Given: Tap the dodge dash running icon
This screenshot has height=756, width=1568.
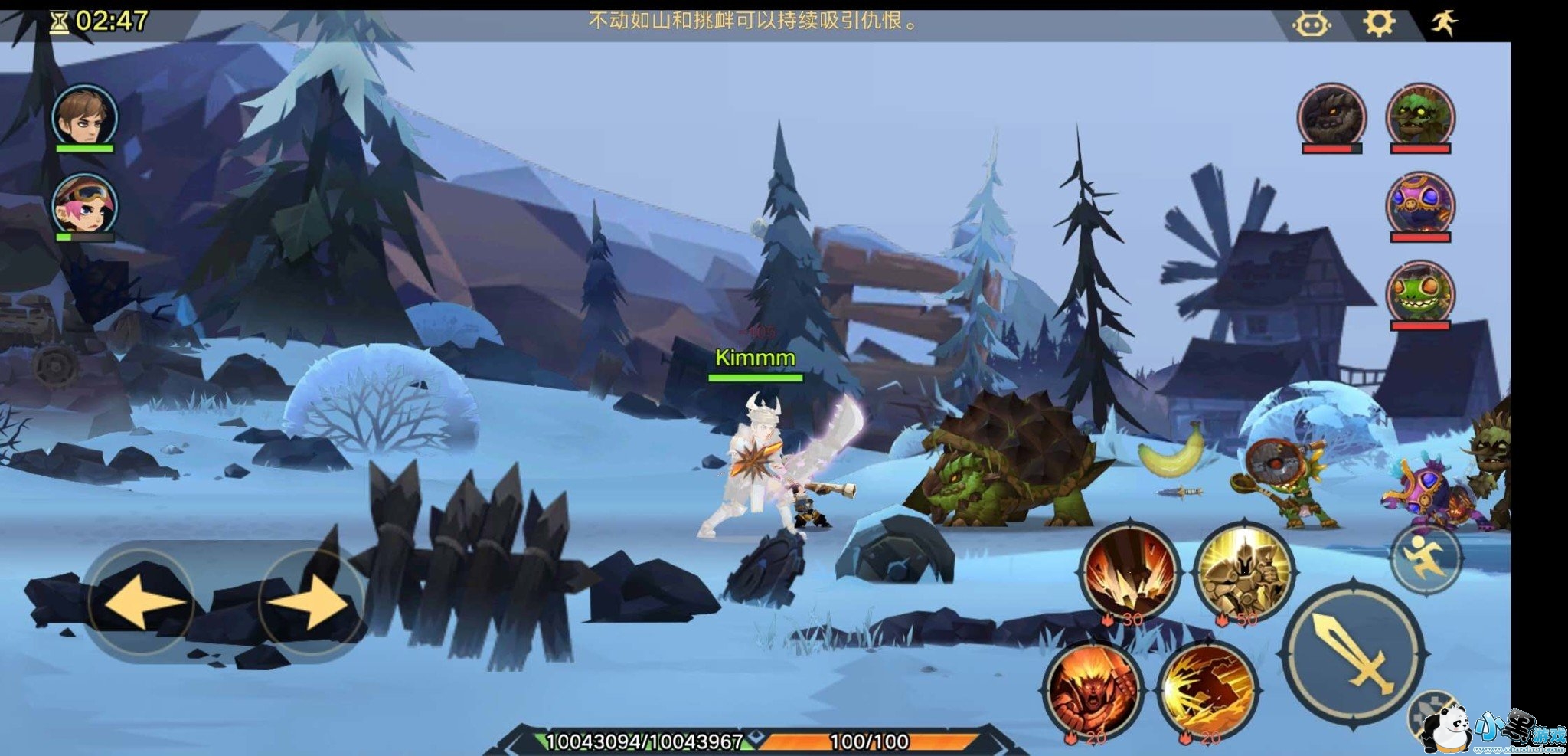Looking at the screenshot, I should [x=1425, y=558].
